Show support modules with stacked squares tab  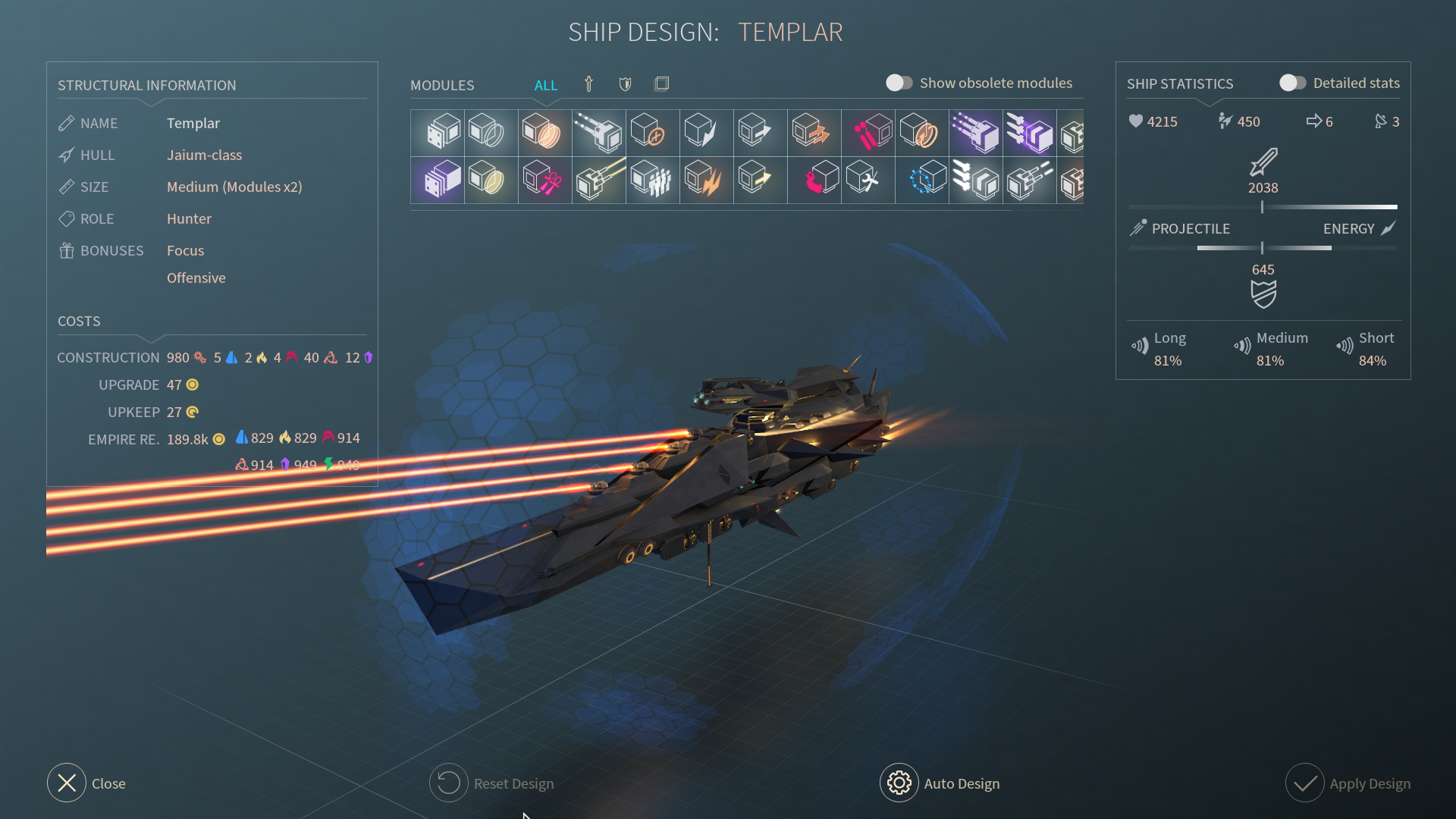pyautogui.click(x=661, y=84)
